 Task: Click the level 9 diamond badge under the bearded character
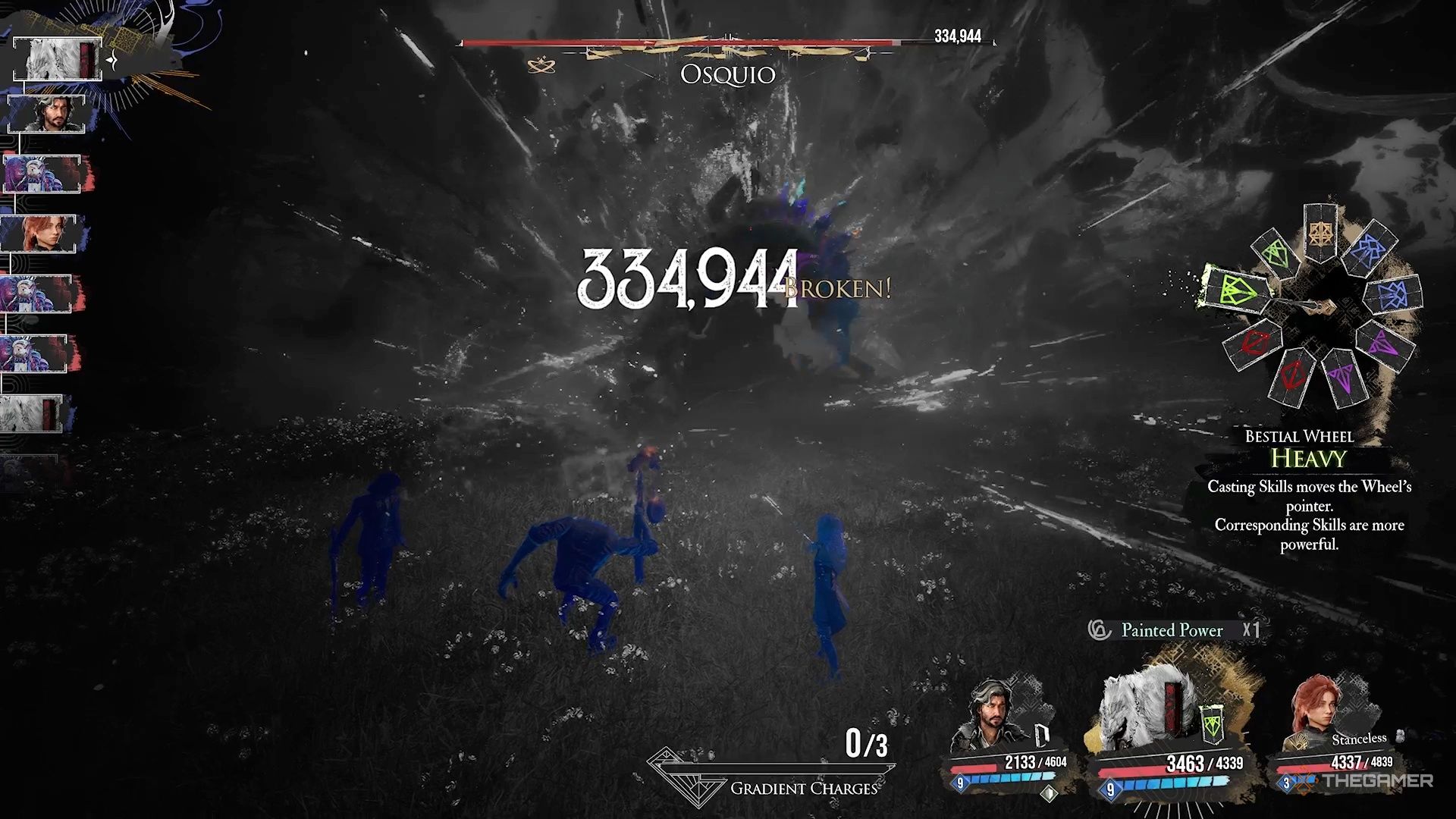click(960, 782)
